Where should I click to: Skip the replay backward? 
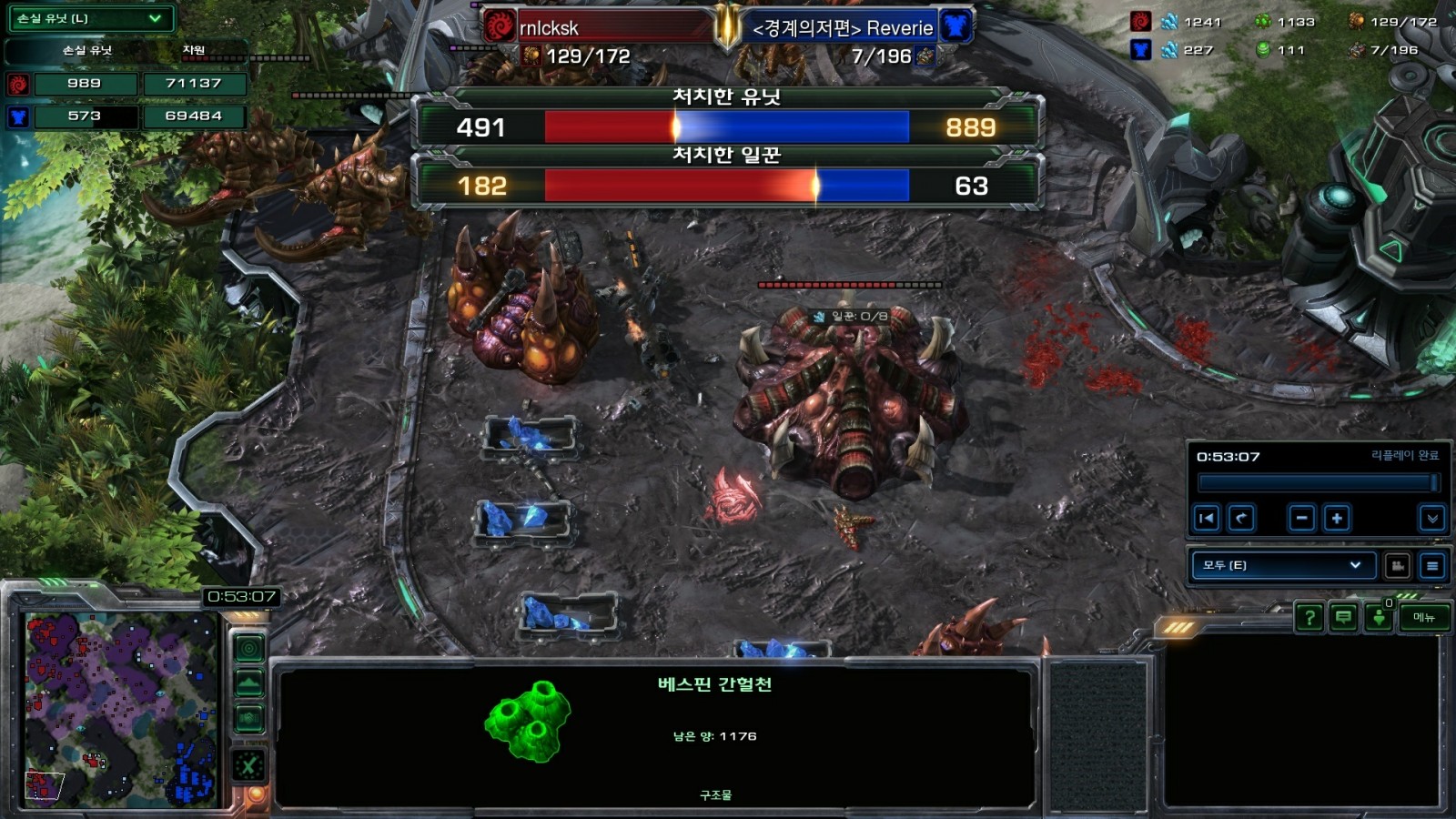pos(1241,519)
